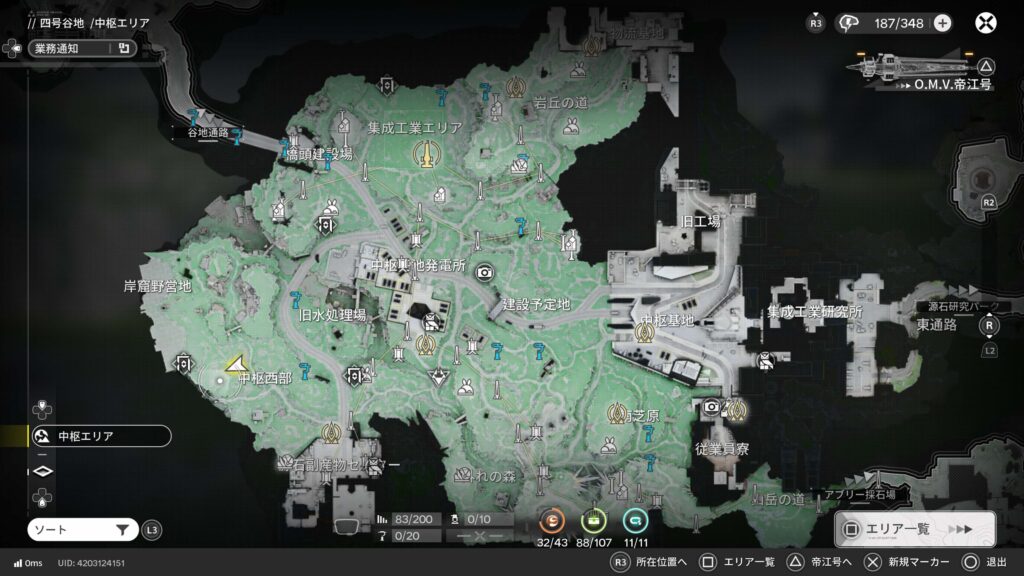The height and width of the screenshot is (576, 1024).
Task: Select the camera marker by 中枢裏地発電所
Action: coord(485,272)
